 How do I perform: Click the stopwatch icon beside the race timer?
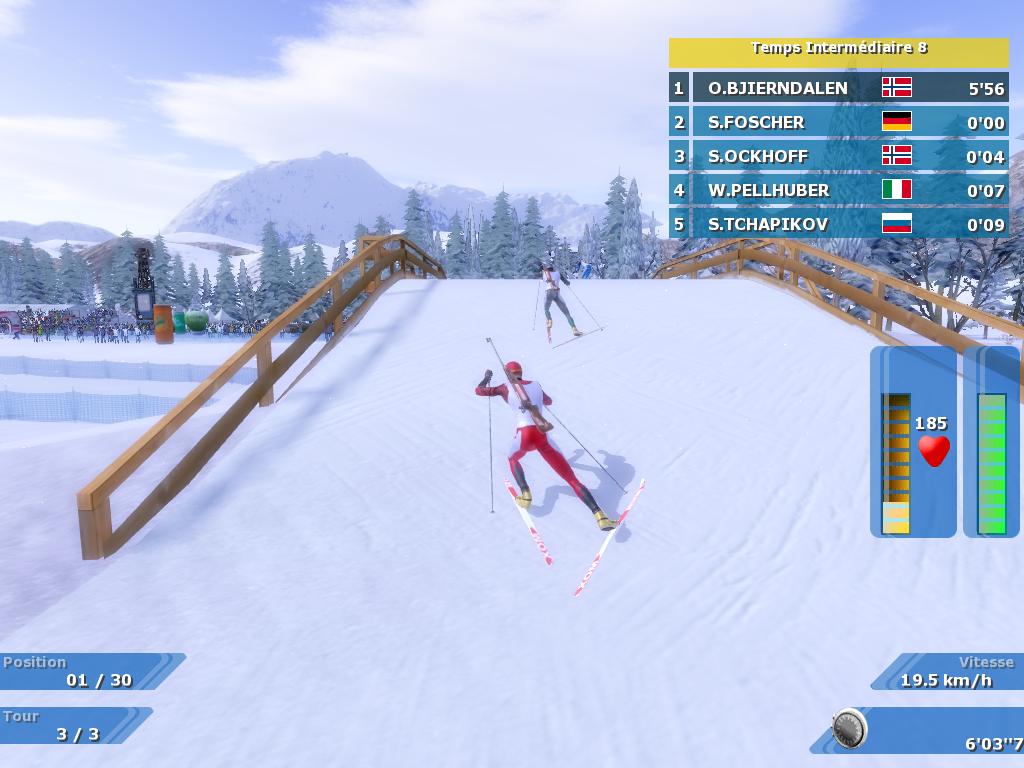850,728
